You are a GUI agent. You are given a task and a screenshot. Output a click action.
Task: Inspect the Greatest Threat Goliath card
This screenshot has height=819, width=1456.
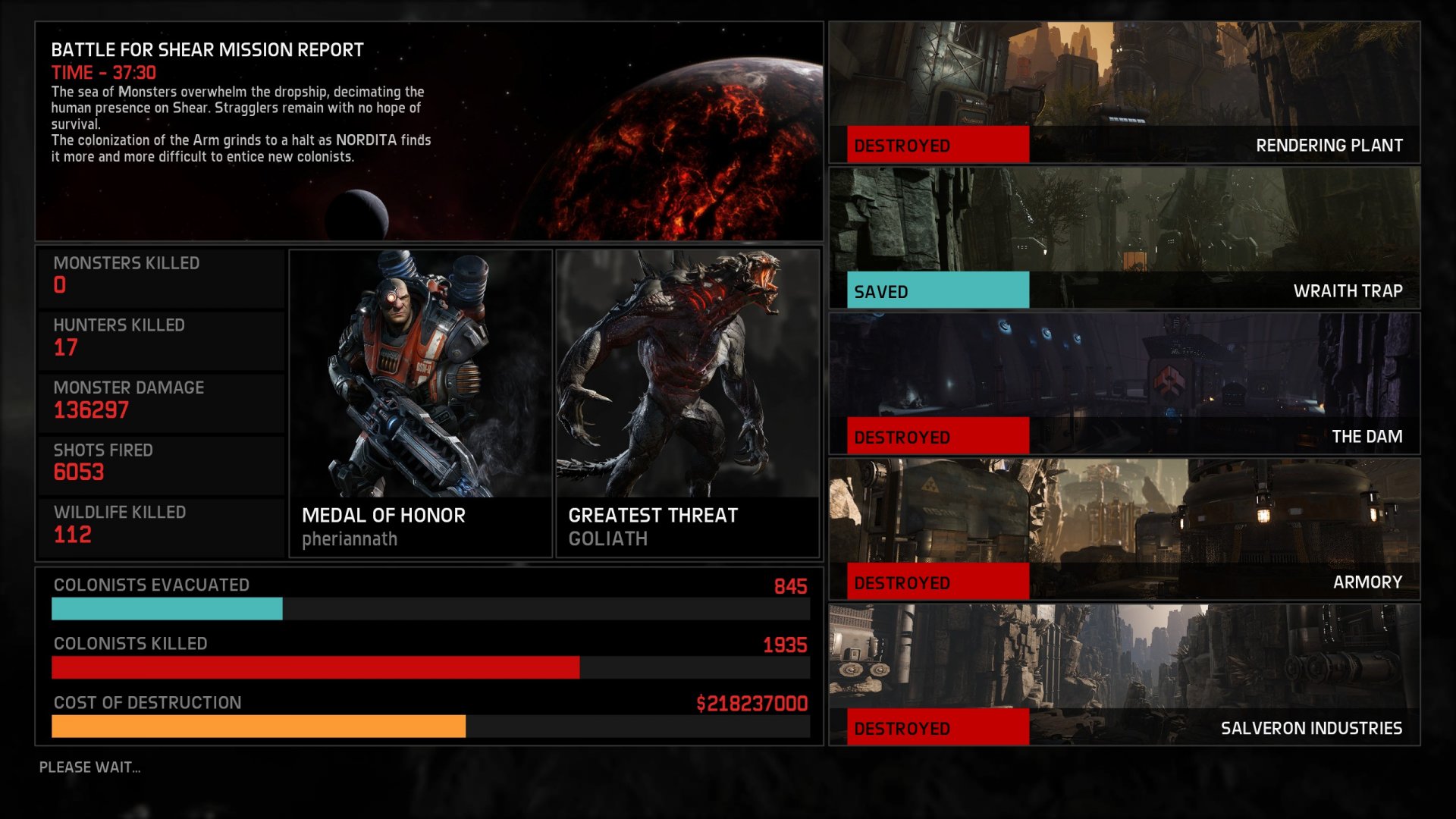(x=687, y=403)
